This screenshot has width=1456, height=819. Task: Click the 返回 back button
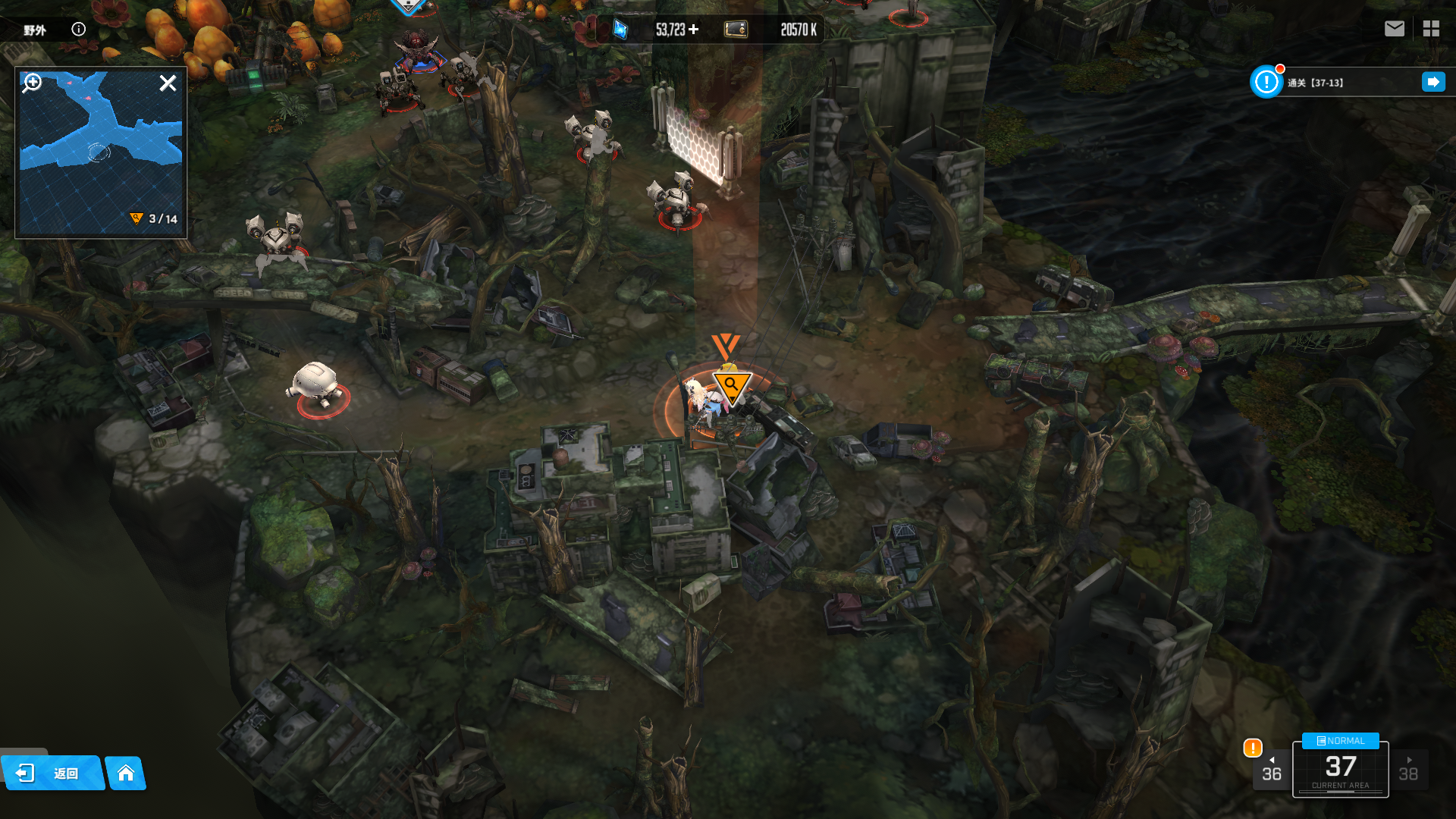click(52, 773)
